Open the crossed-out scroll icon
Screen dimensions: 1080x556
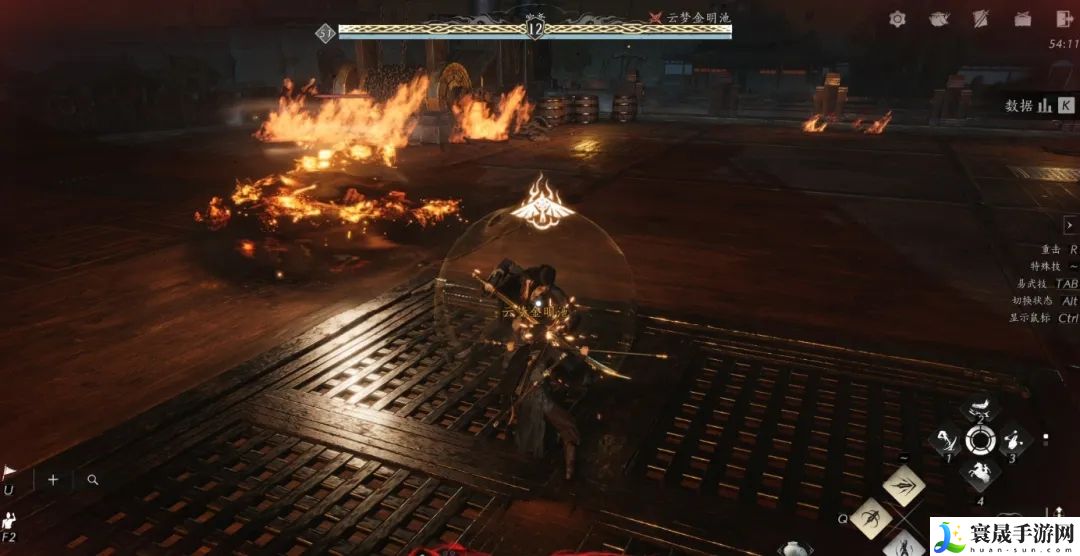980,19
